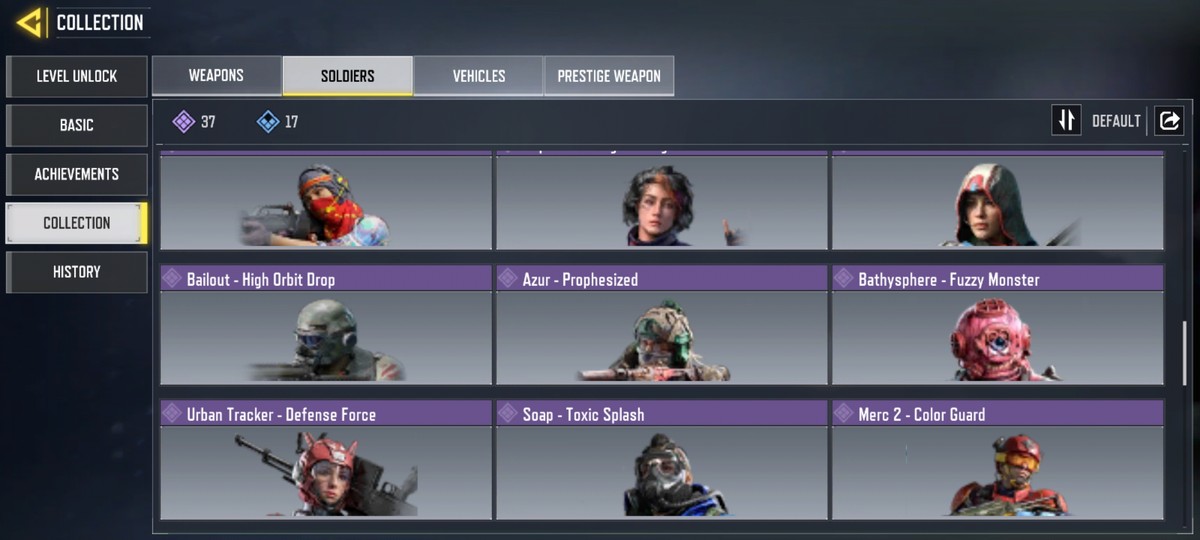Go back using the yellow arrow
The height and width of the screenshot is (540, 1200).
coord(29,22)
